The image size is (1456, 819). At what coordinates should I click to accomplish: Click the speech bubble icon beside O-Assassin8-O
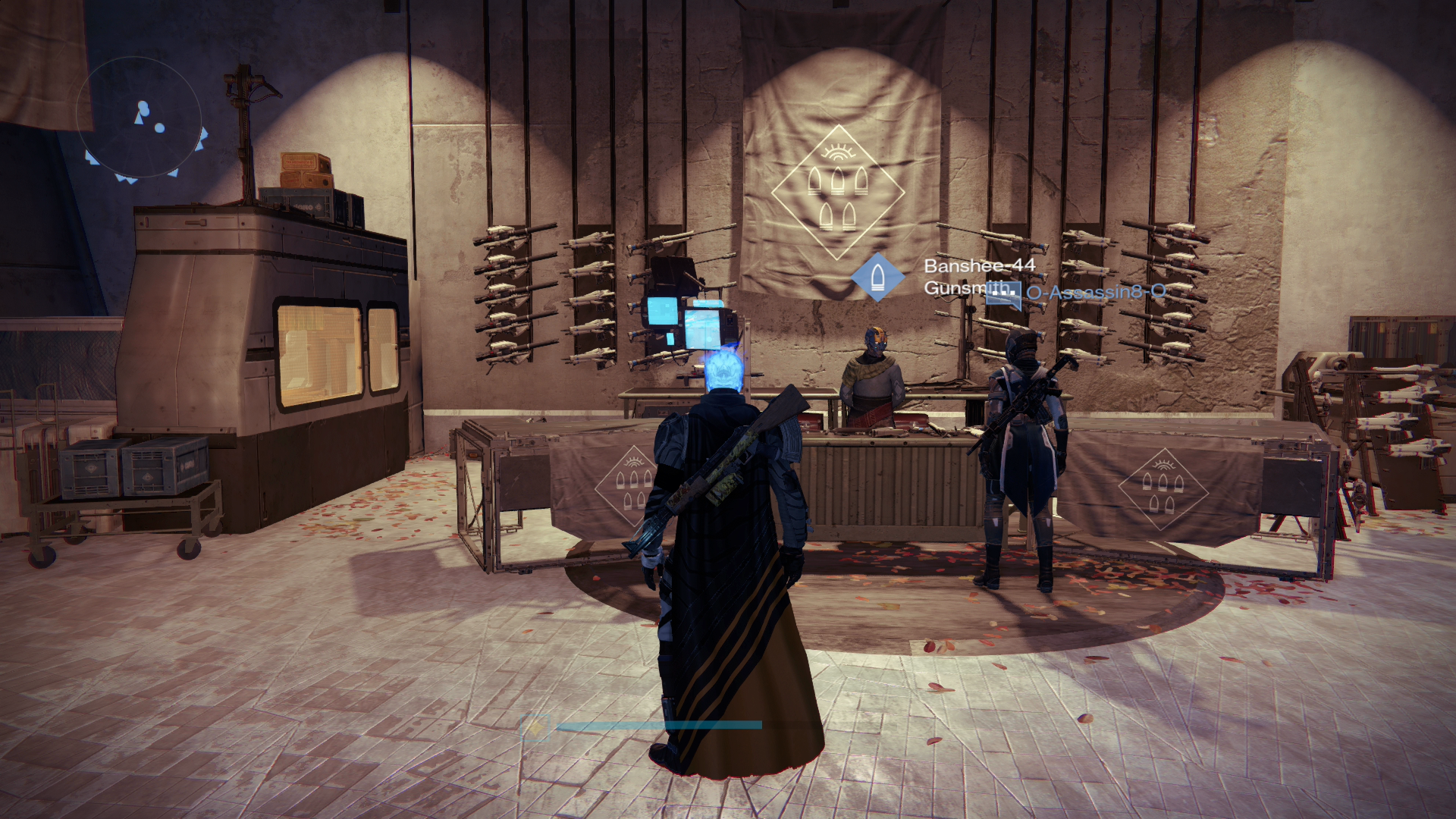[1003, 295]
